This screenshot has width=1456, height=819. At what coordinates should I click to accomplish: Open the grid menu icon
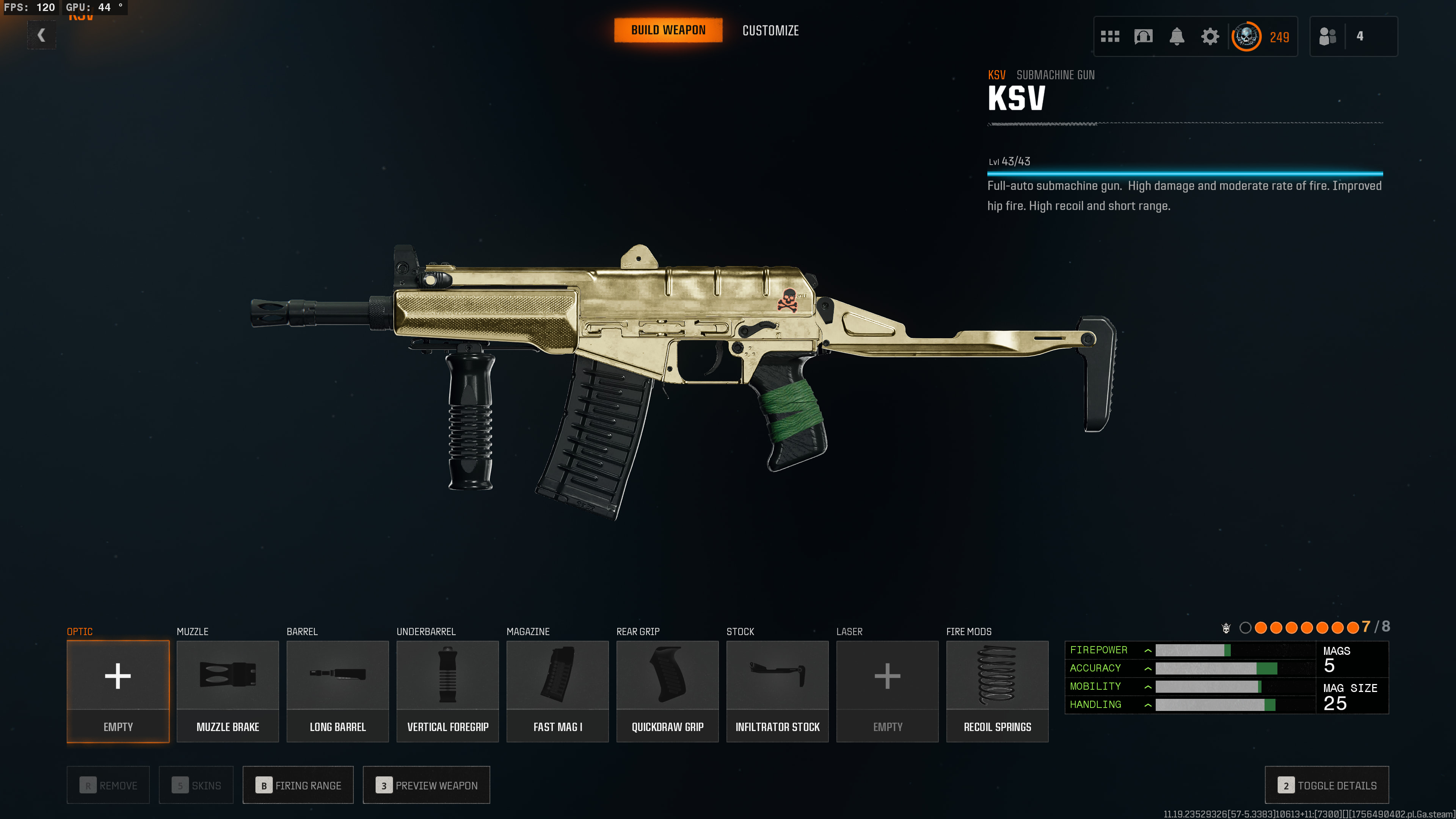pos(1109,37)
